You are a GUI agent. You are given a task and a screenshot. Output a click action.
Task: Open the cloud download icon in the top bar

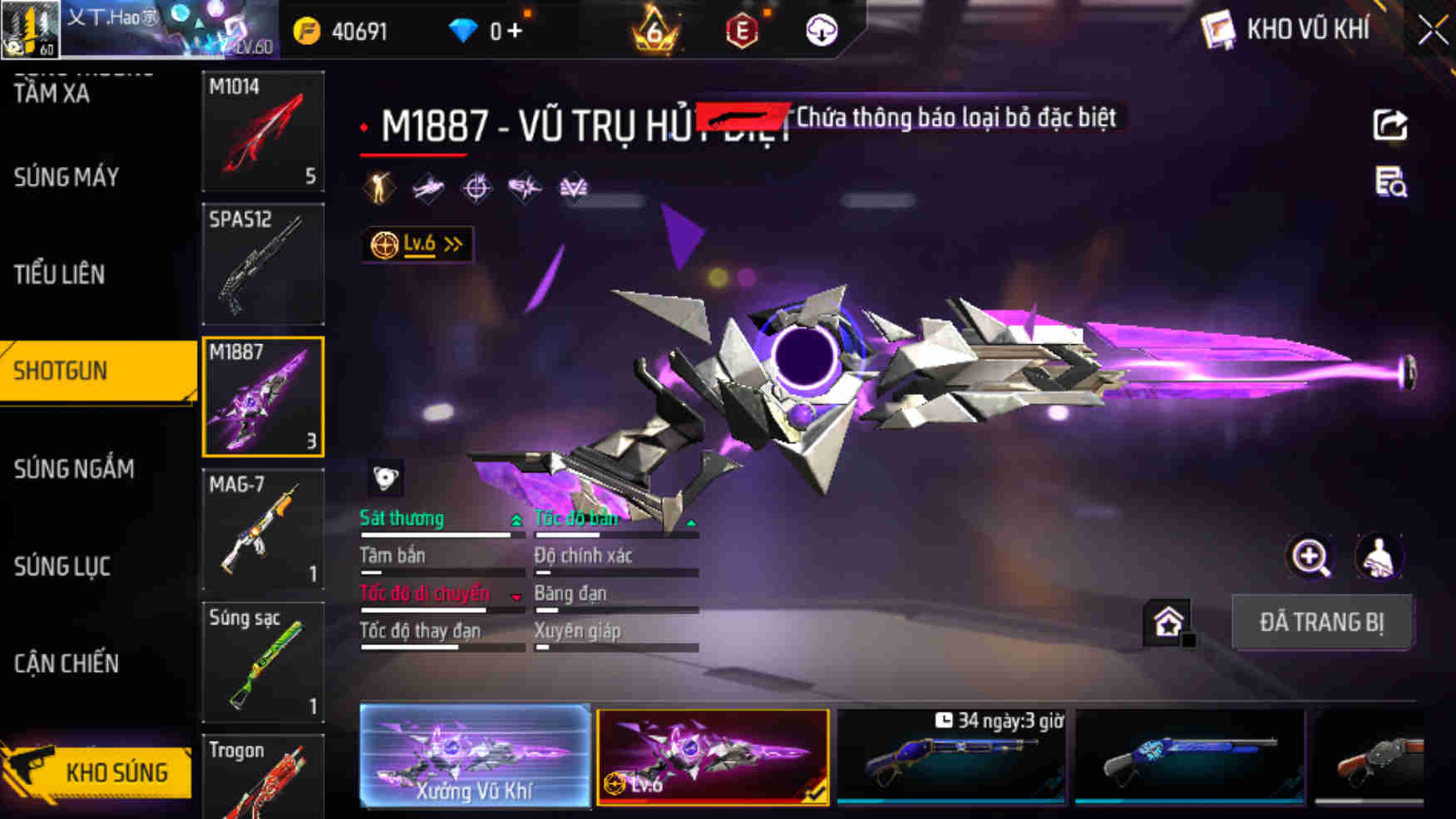(x=820, y=28)
